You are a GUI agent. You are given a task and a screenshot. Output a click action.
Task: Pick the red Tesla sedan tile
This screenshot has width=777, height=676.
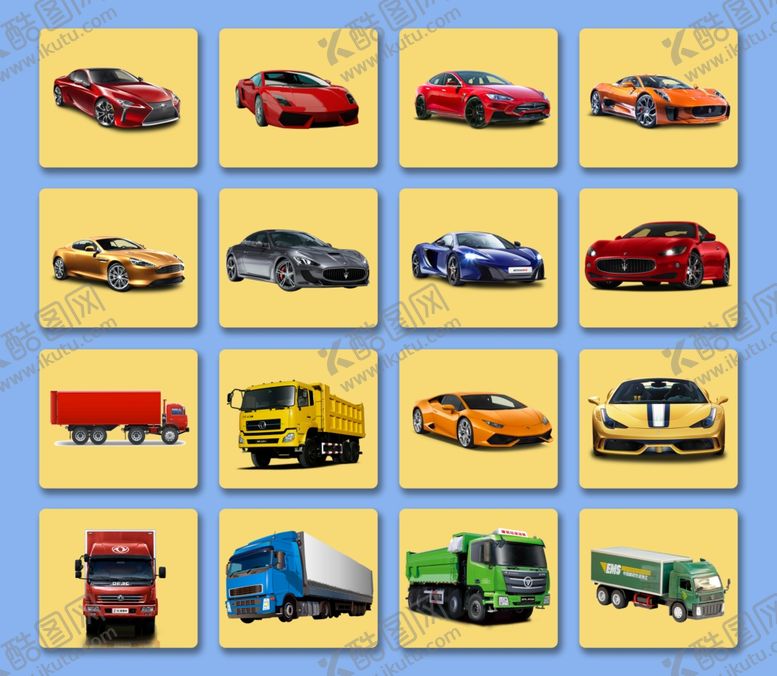(x=478, y=98)
